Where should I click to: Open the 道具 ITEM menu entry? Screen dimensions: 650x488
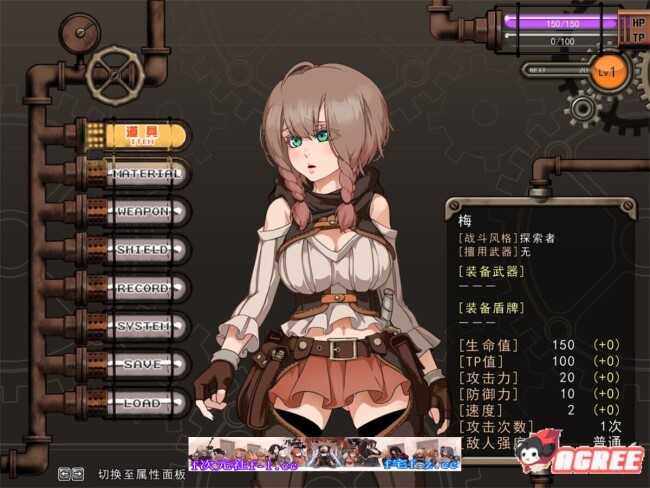click(145, 135)
